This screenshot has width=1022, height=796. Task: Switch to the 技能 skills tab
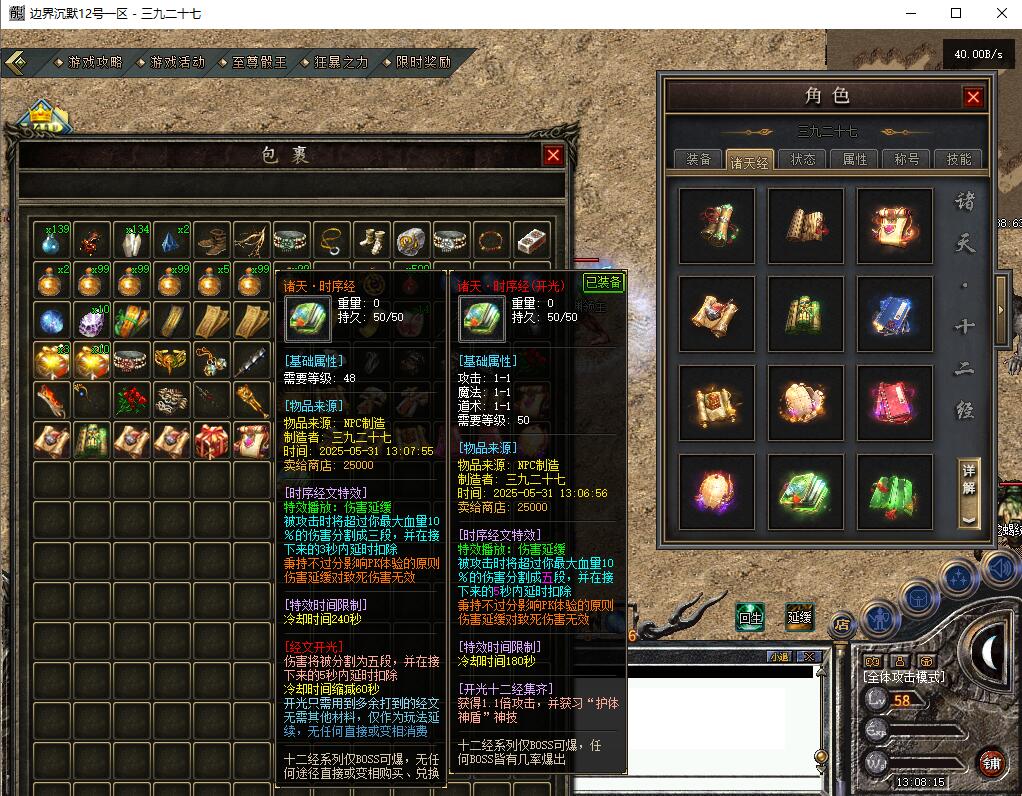[959, 159]
